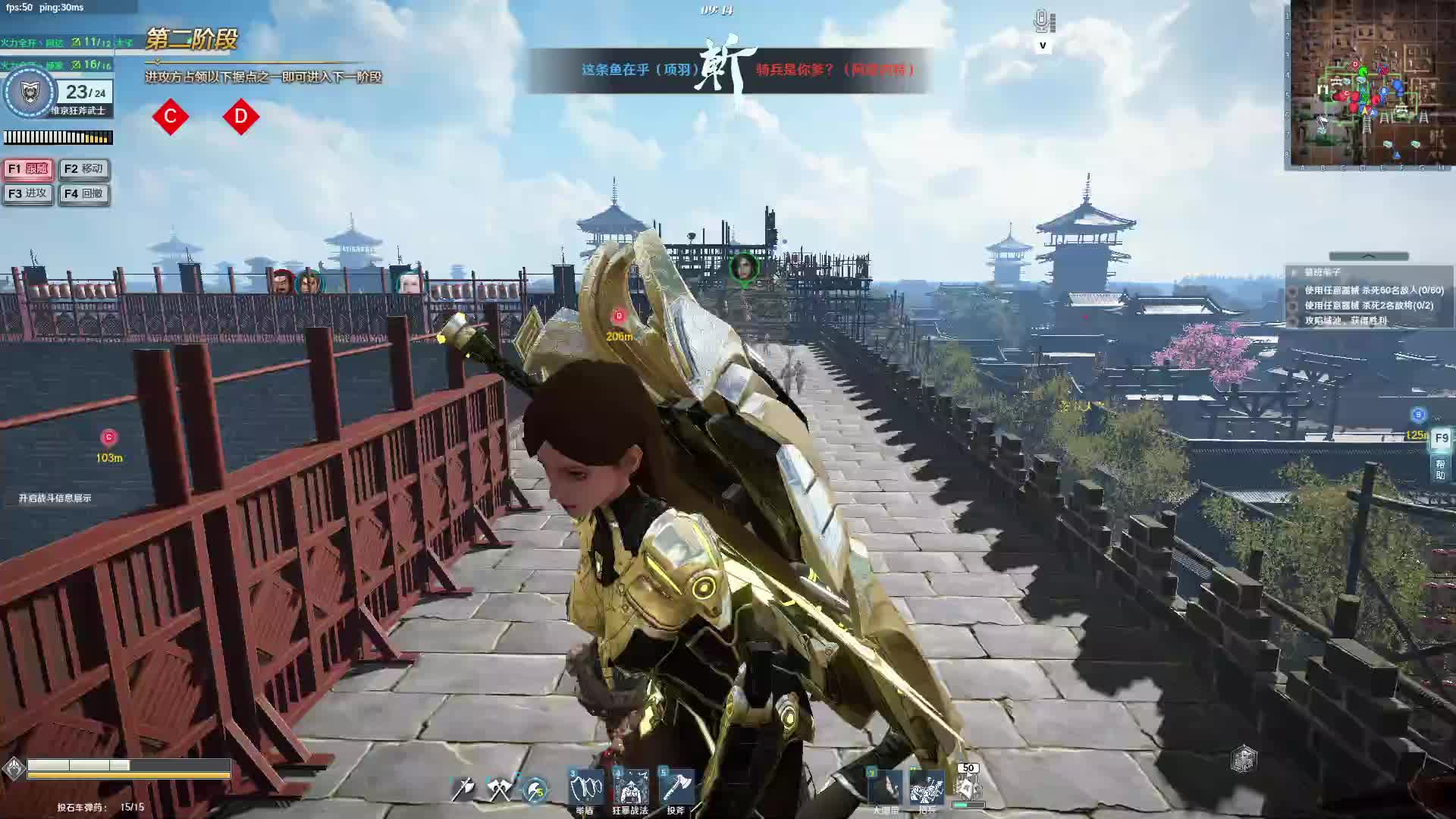Open the minimap in the corner
The width and height of the screenshot is (1456, 819).
[x=1370, y=85]
